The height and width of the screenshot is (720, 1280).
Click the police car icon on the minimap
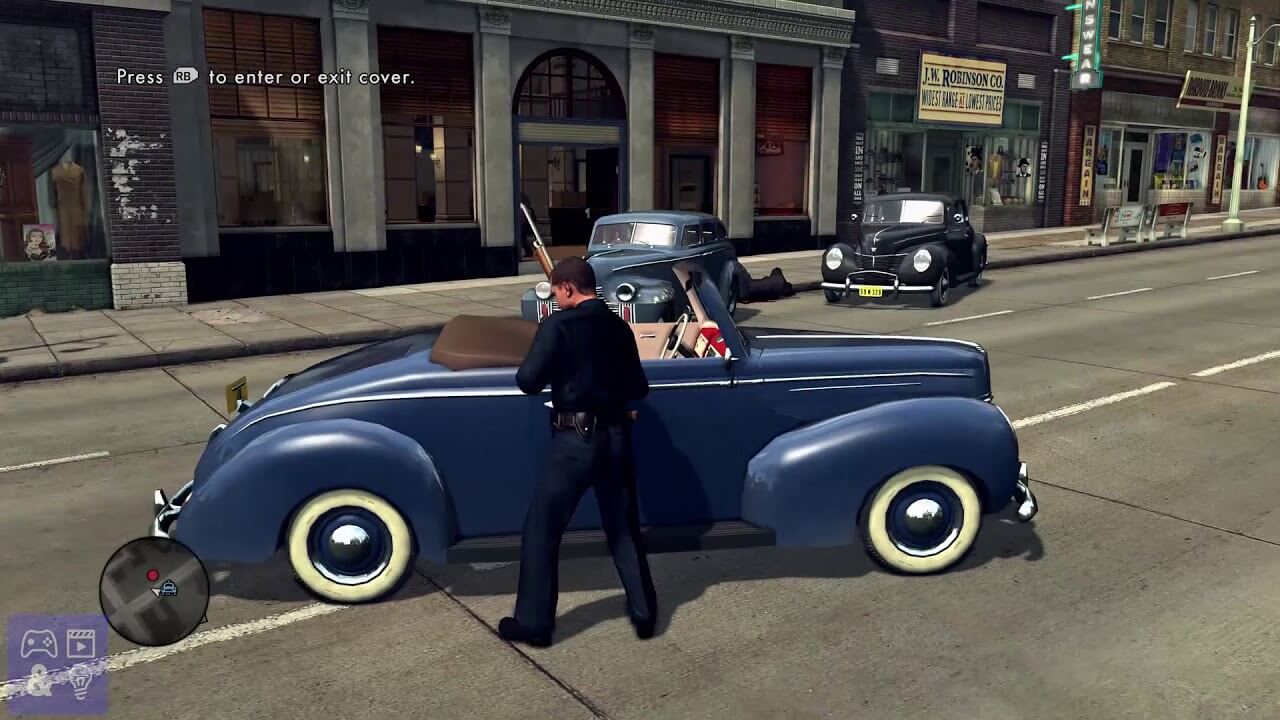tap(167, 589)
